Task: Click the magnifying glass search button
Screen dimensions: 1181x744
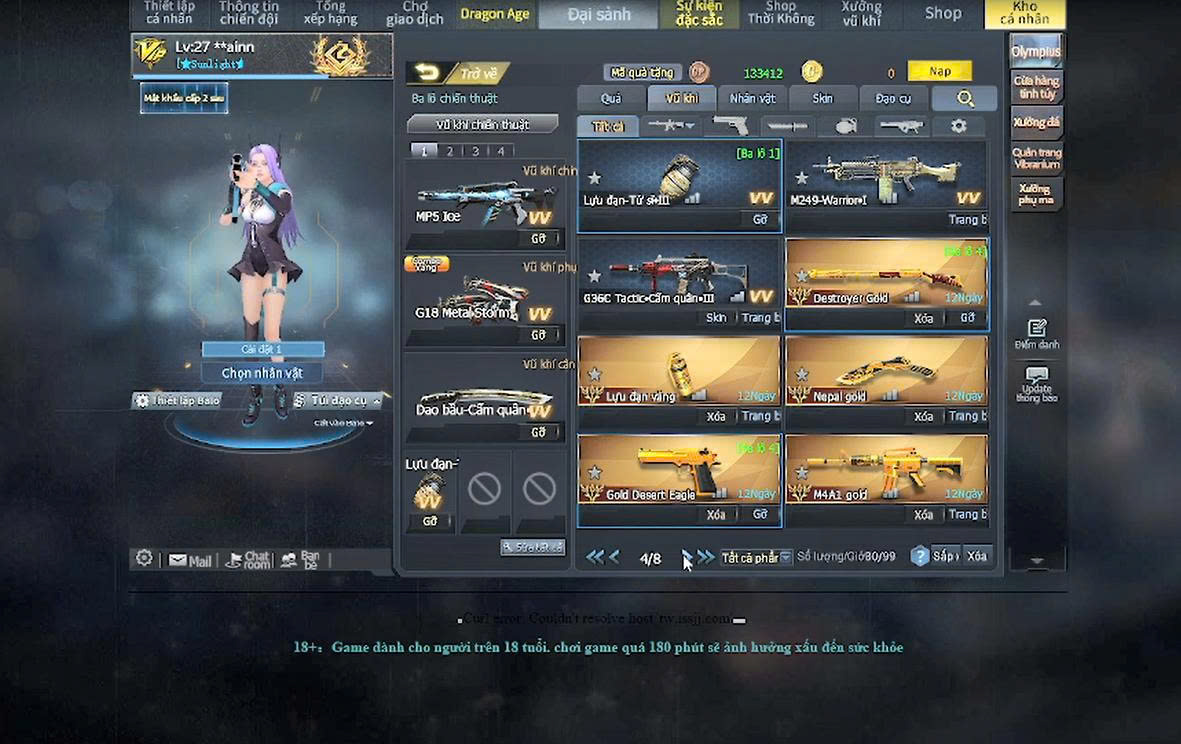Action: 965,98
